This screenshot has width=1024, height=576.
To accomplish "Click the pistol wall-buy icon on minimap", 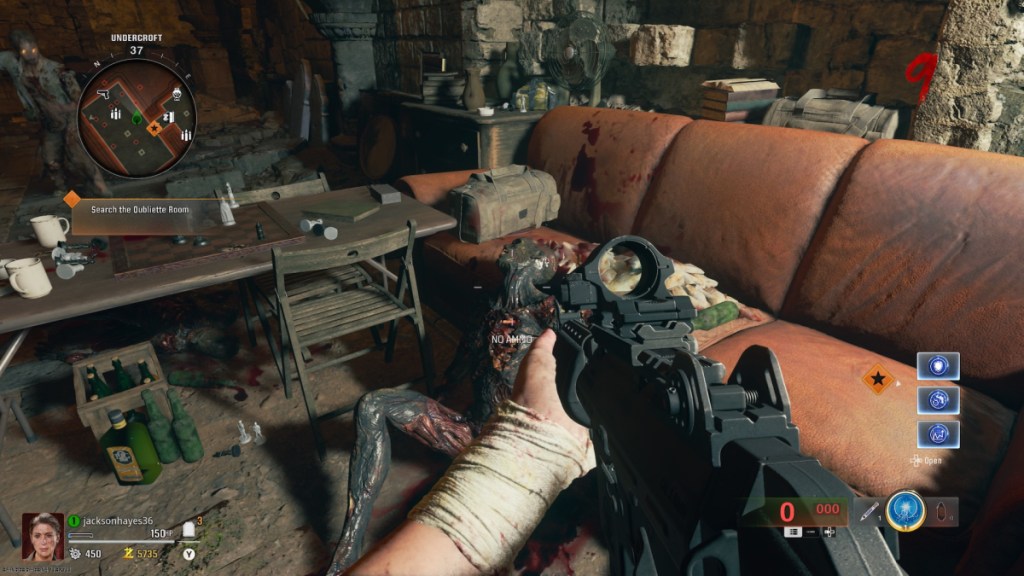I will 103,93.
